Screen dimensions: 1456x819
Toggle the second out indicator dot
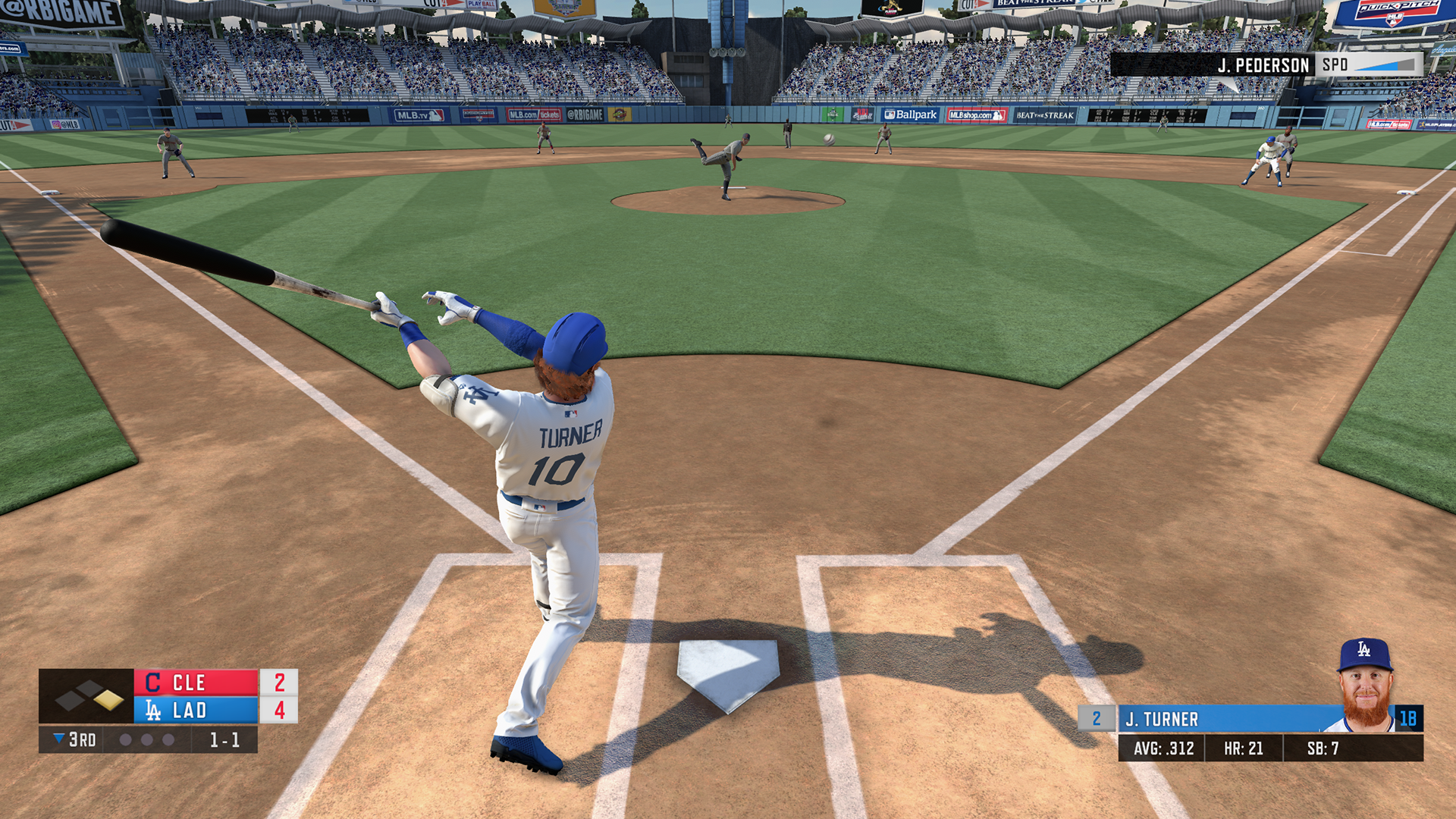click(146, 741)
